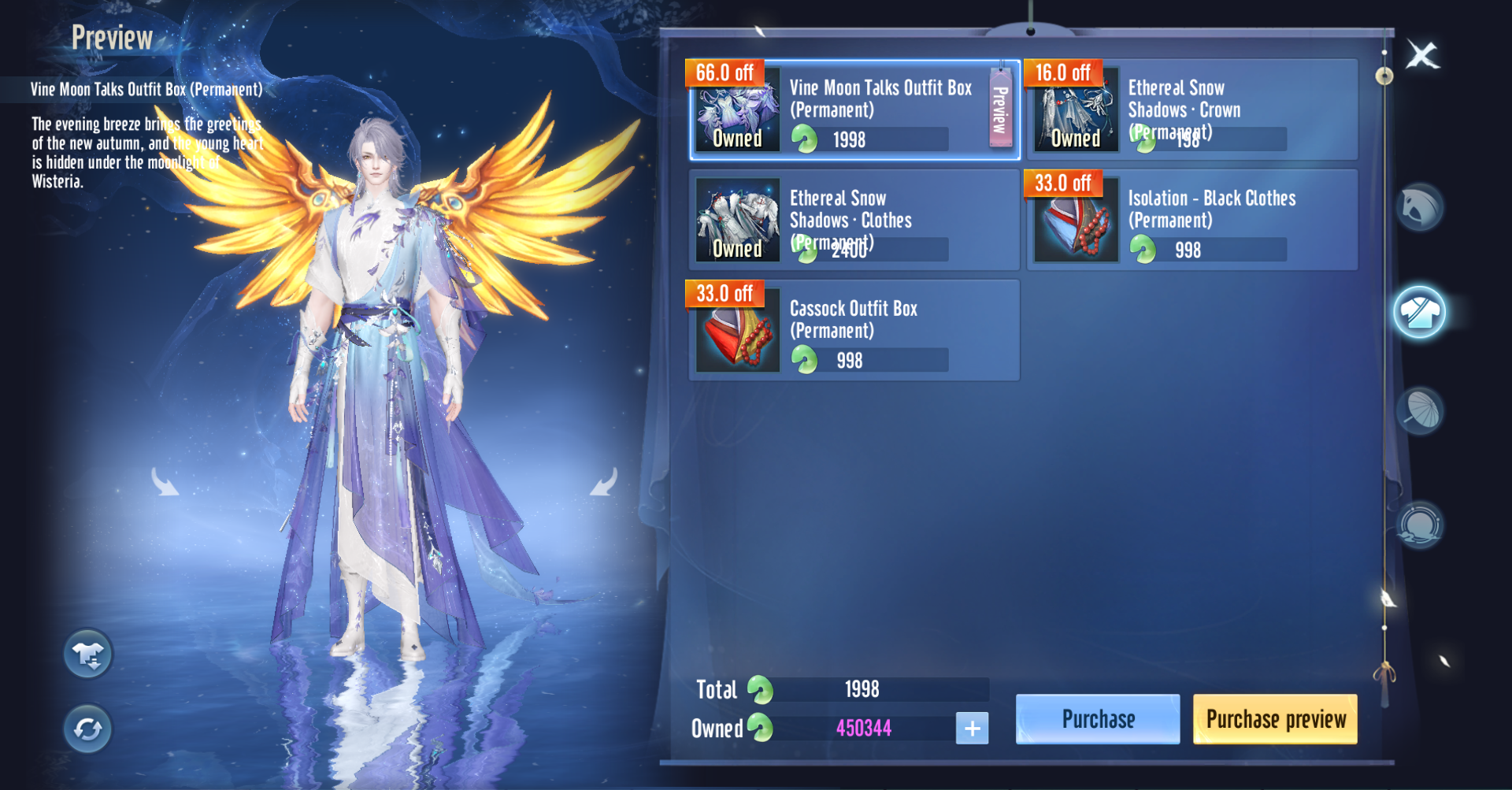This screenshot has width=1512, height=790.
Task: Rotate character right with the arrow
Action: (604, 482)
